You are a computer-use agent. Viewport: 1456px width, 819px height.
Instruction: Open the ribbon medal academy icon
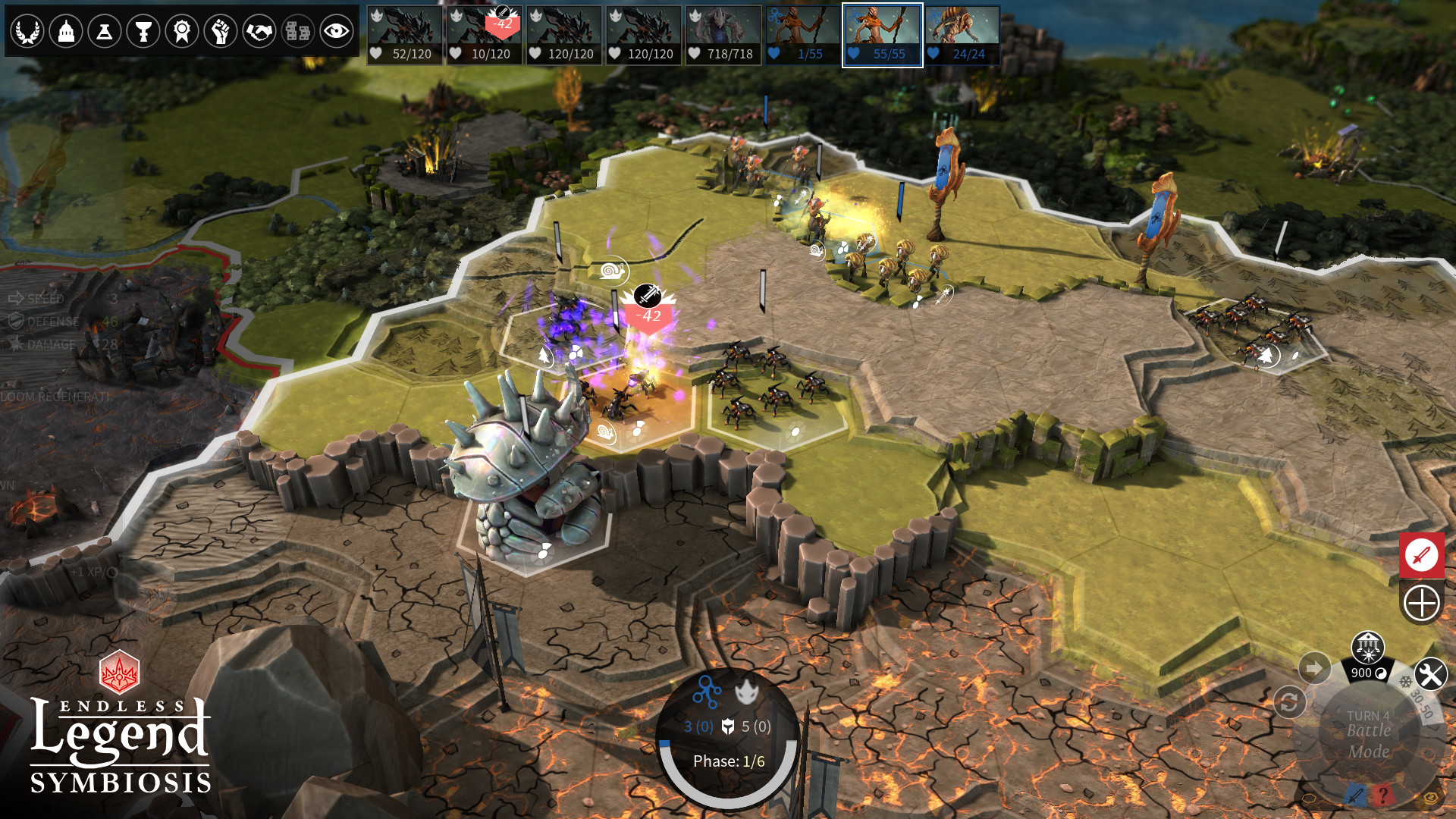pos(182,32)
